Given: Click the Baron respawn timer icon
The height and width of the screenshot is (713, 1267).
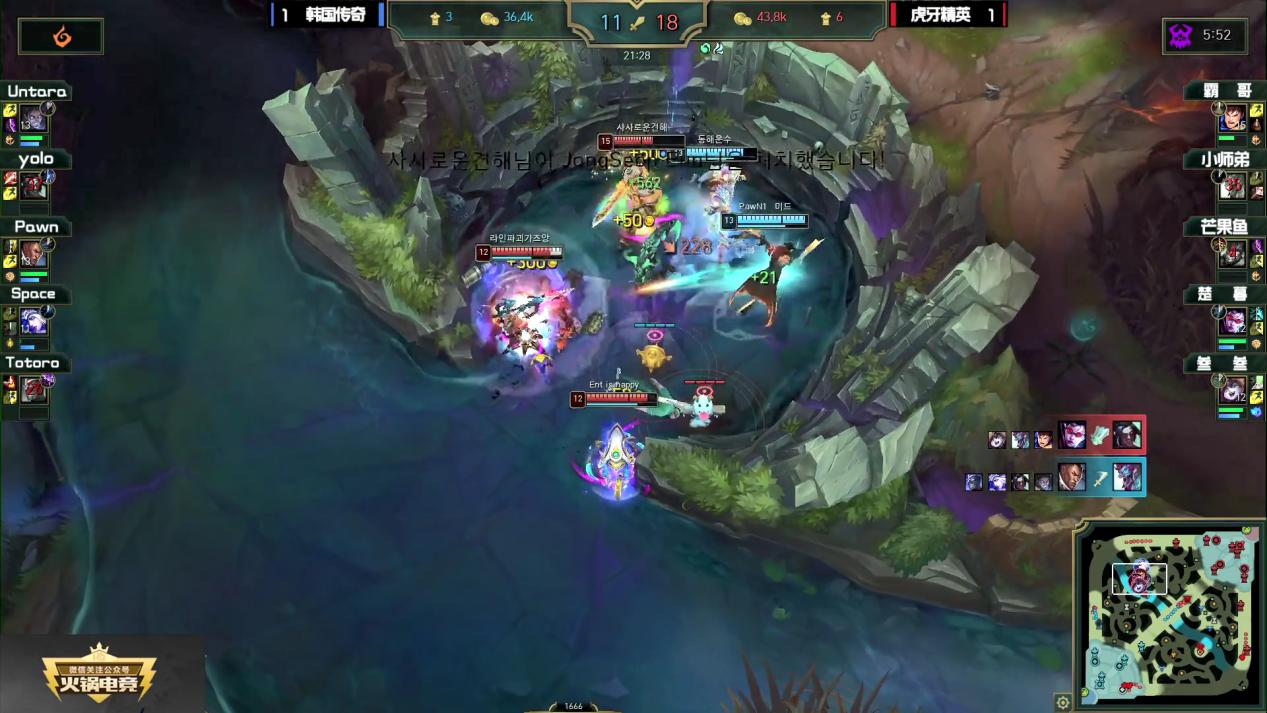Looking at the screenshot, I should tap(1181, 36).
